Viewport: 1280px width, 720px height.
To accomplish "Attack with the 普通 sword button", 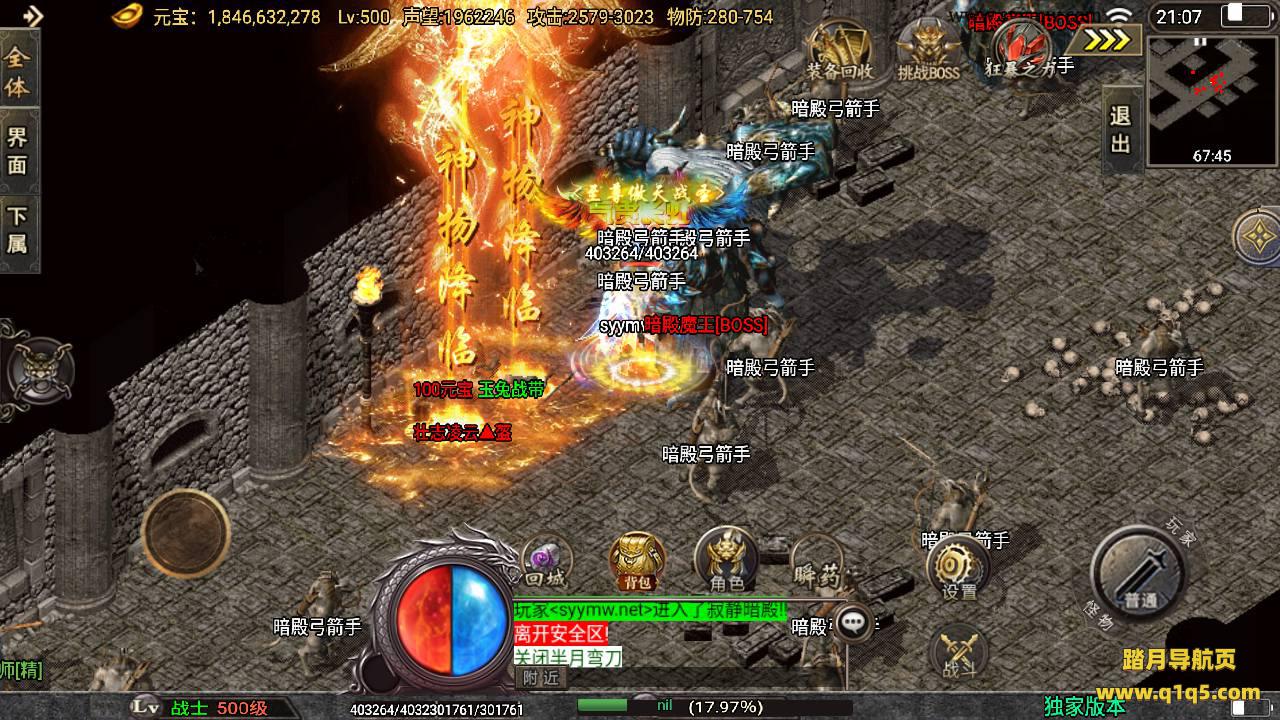I will (1140, 574).
